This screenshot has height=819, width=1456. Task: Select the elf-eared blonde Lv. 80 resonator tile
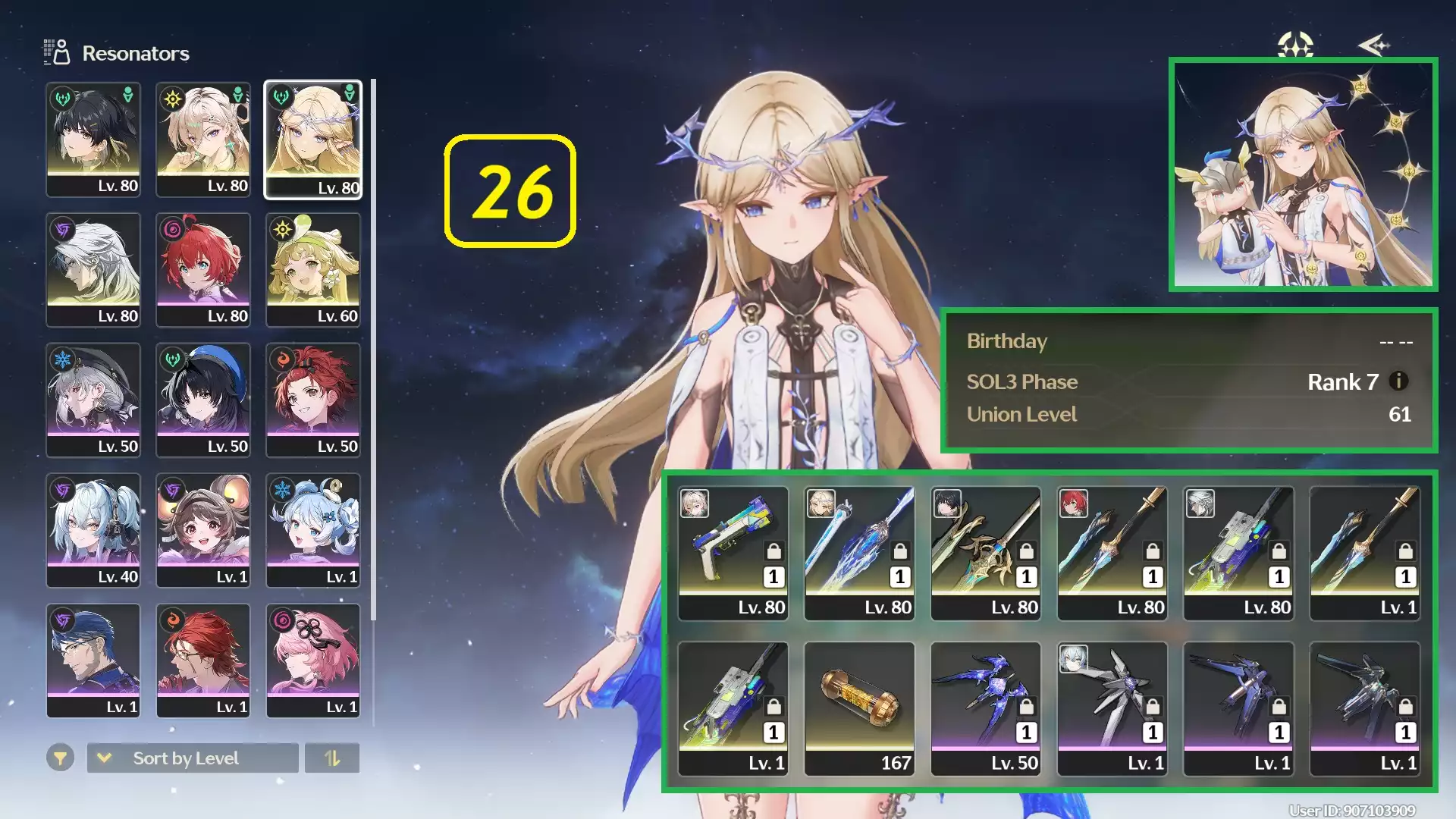(x=313, y=140)
